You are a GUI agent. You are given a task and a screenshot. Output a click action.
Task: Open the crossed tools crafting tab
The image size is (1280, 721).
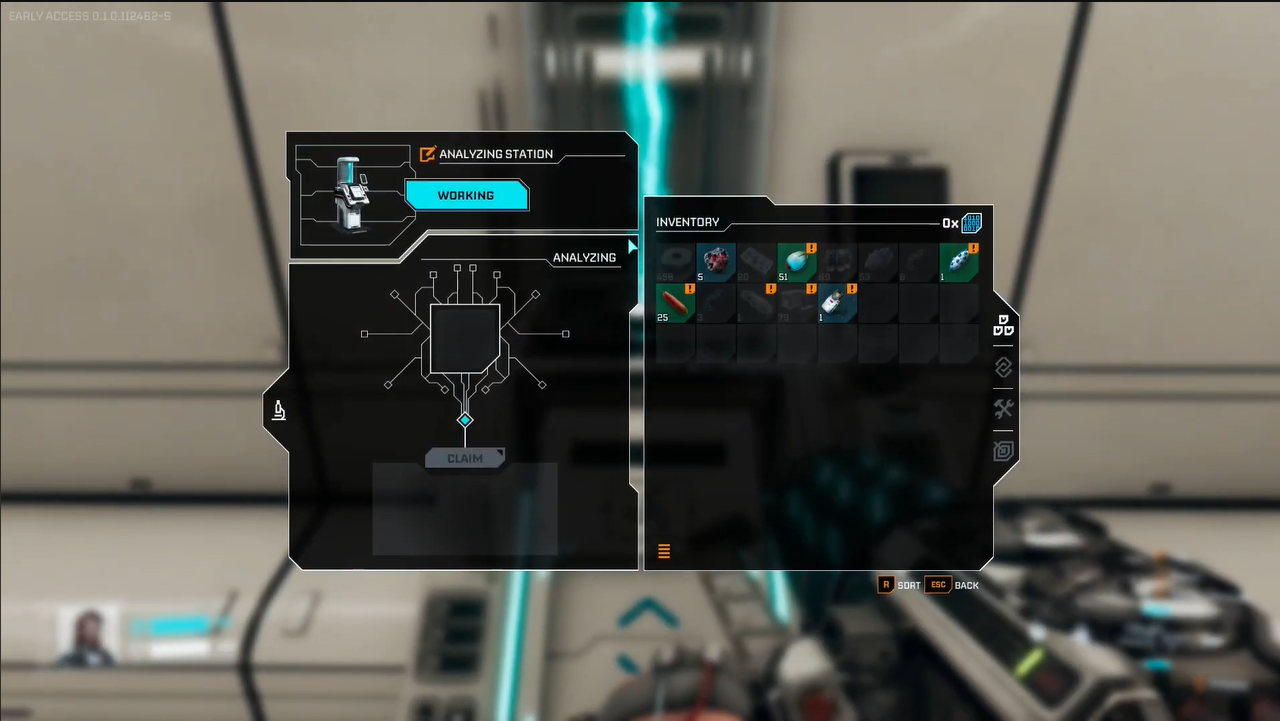[x=1003, y=409]
